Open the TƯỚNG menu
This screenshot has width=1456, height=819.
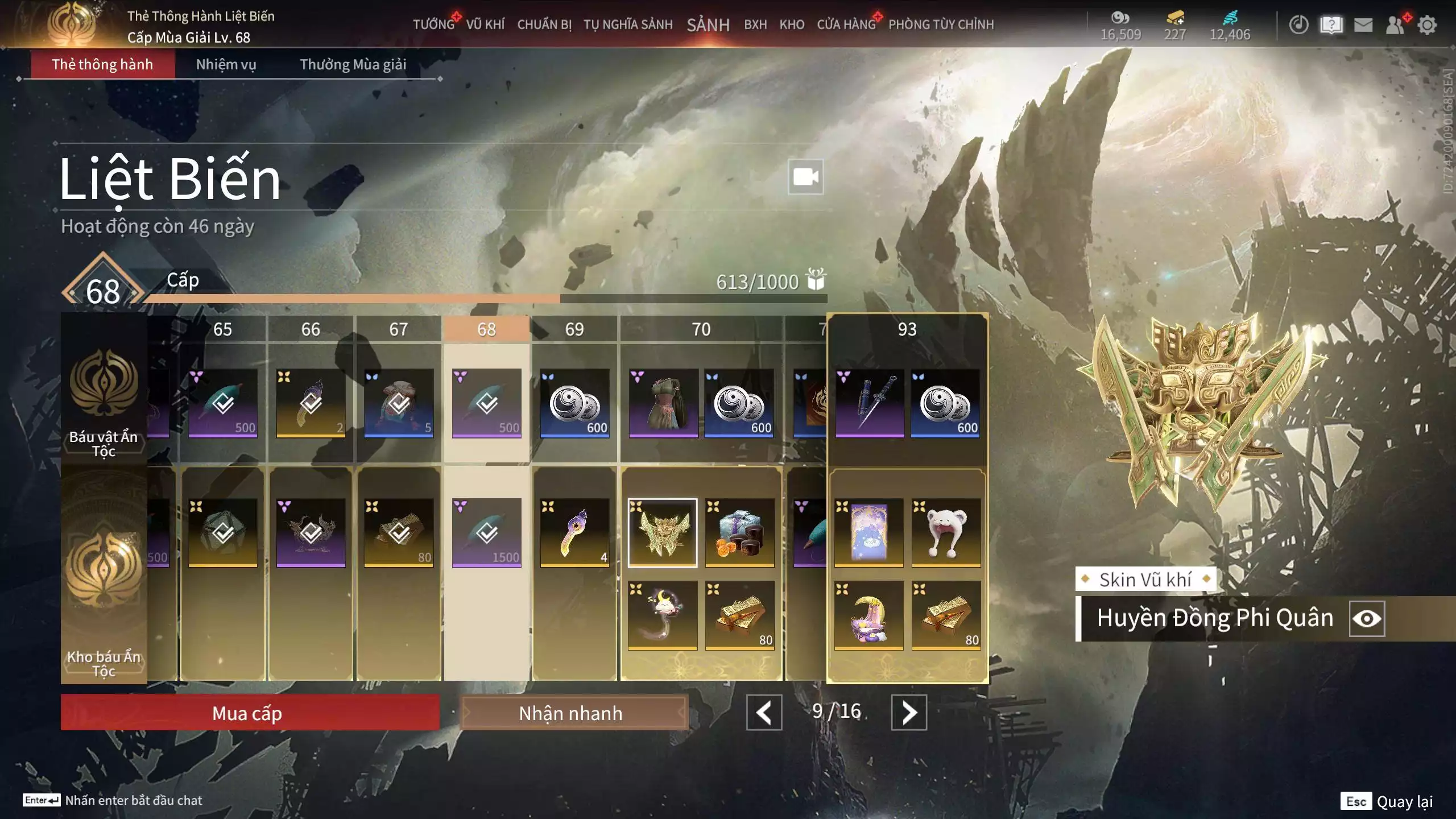(x=433, y=24)
